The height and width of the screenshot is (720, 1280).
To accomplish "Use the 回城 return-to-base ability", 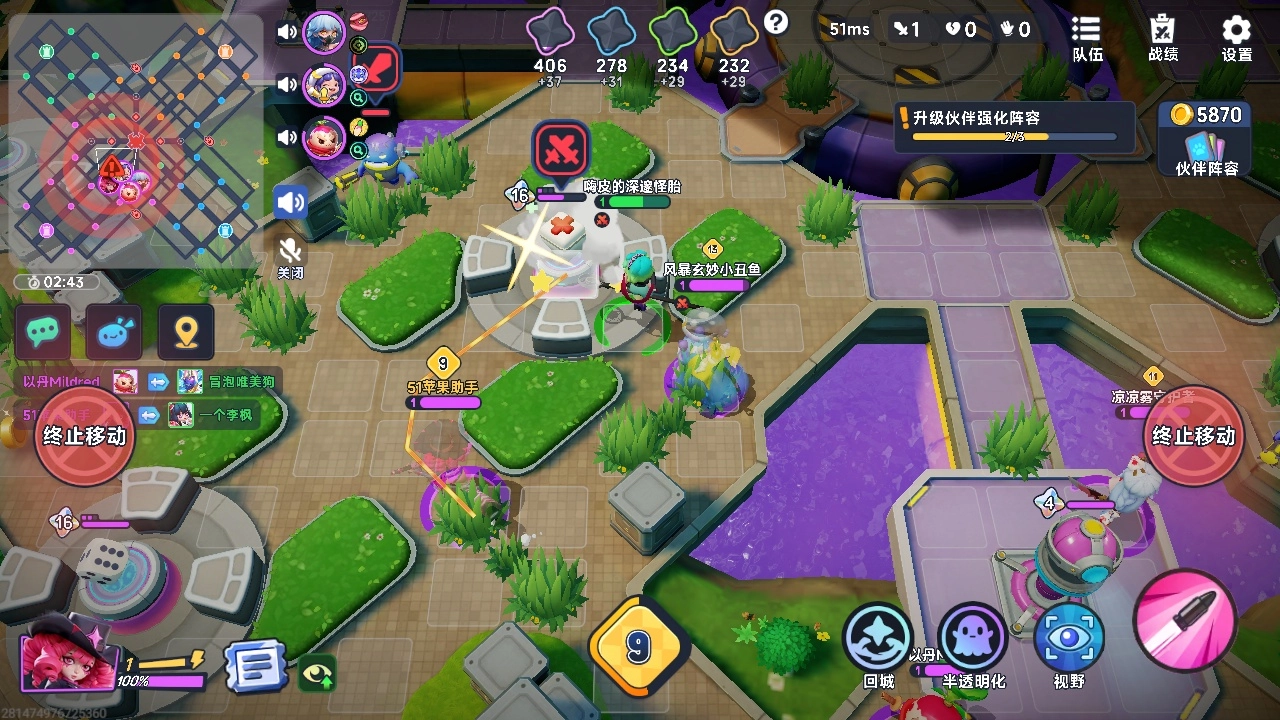I will coord(877,641).
